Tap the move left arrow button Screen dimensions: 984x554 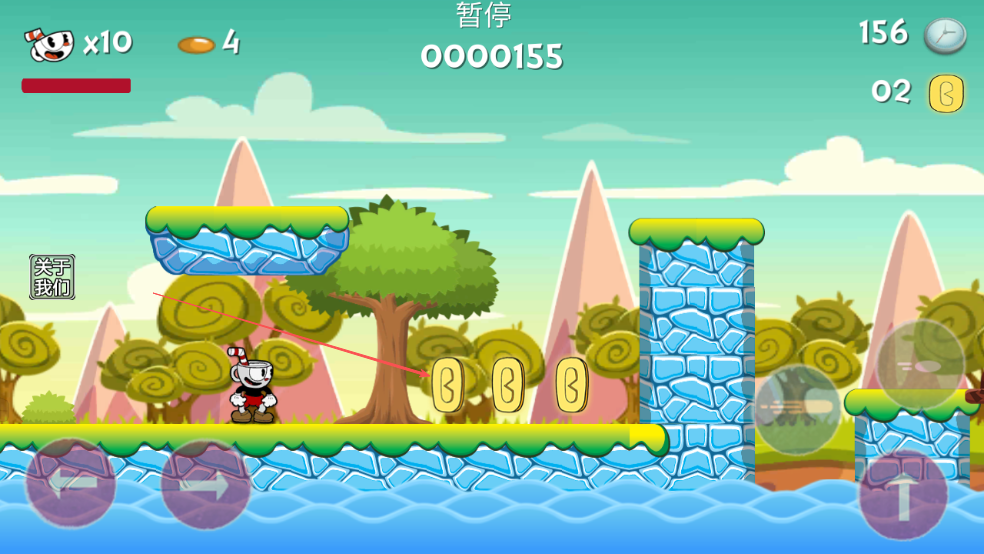click(70, 484)
